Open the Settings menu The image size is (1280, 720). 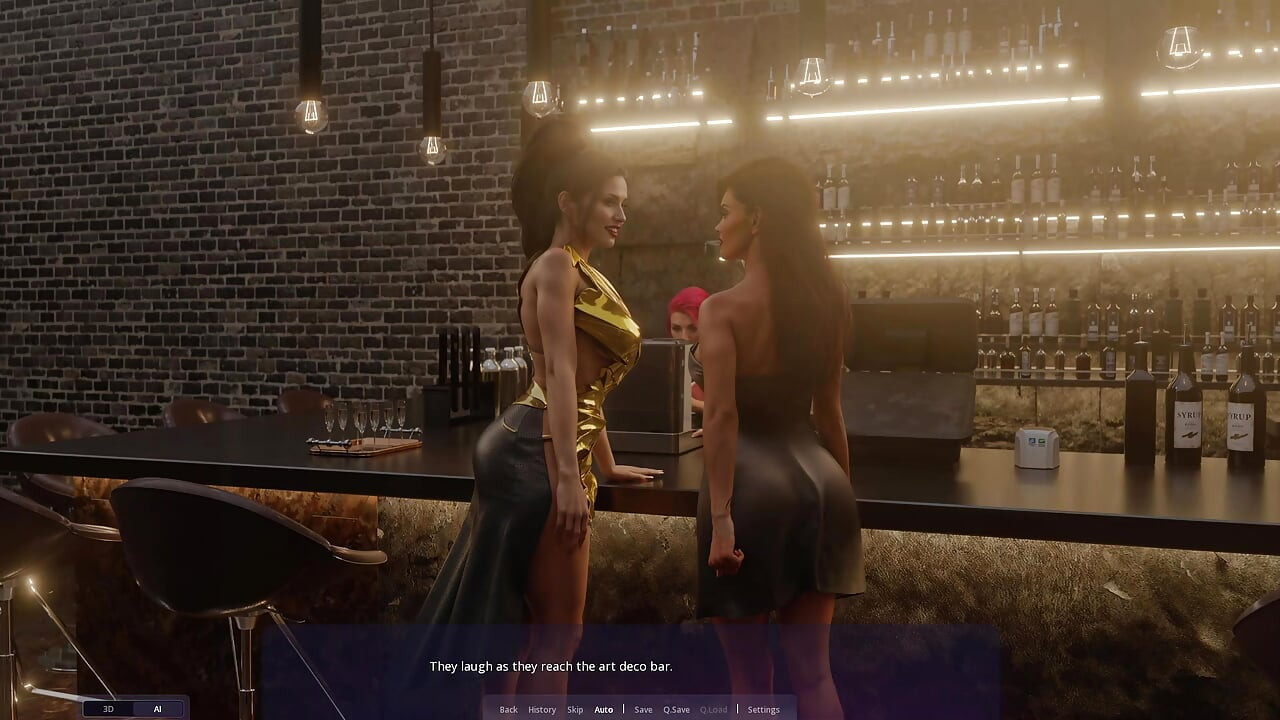click(763, 710)
